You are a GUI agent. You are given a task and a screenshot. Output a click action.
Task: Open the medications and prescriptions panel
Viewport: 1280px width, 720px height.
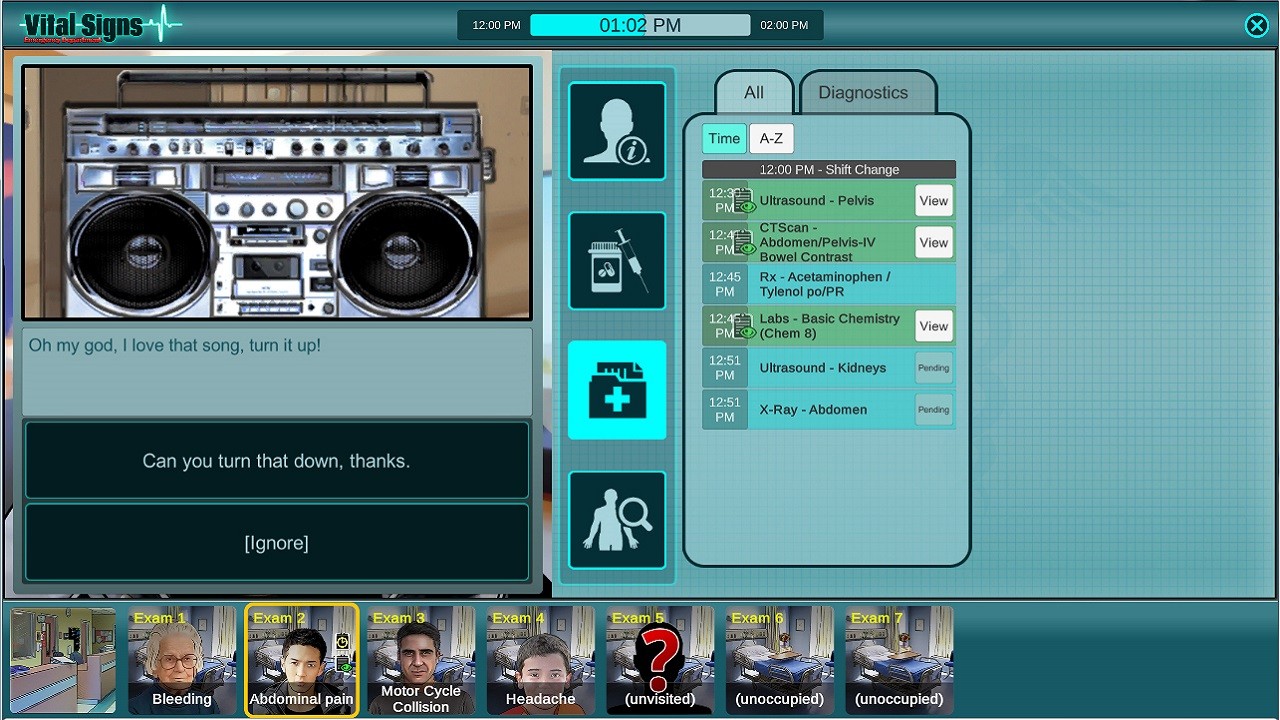tap(616, 260)
